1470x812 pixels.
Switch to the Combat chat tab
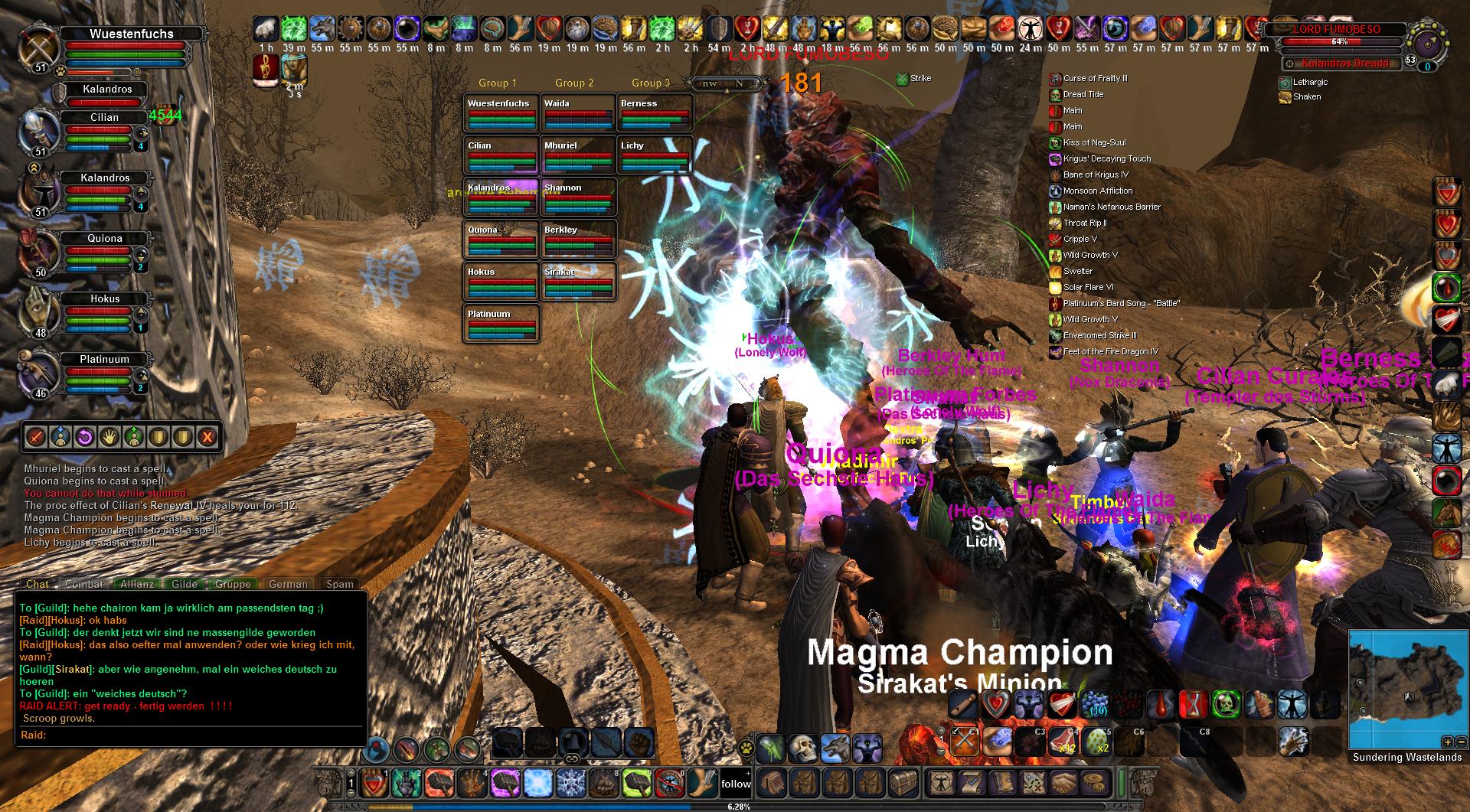click(x=83, y=584)
